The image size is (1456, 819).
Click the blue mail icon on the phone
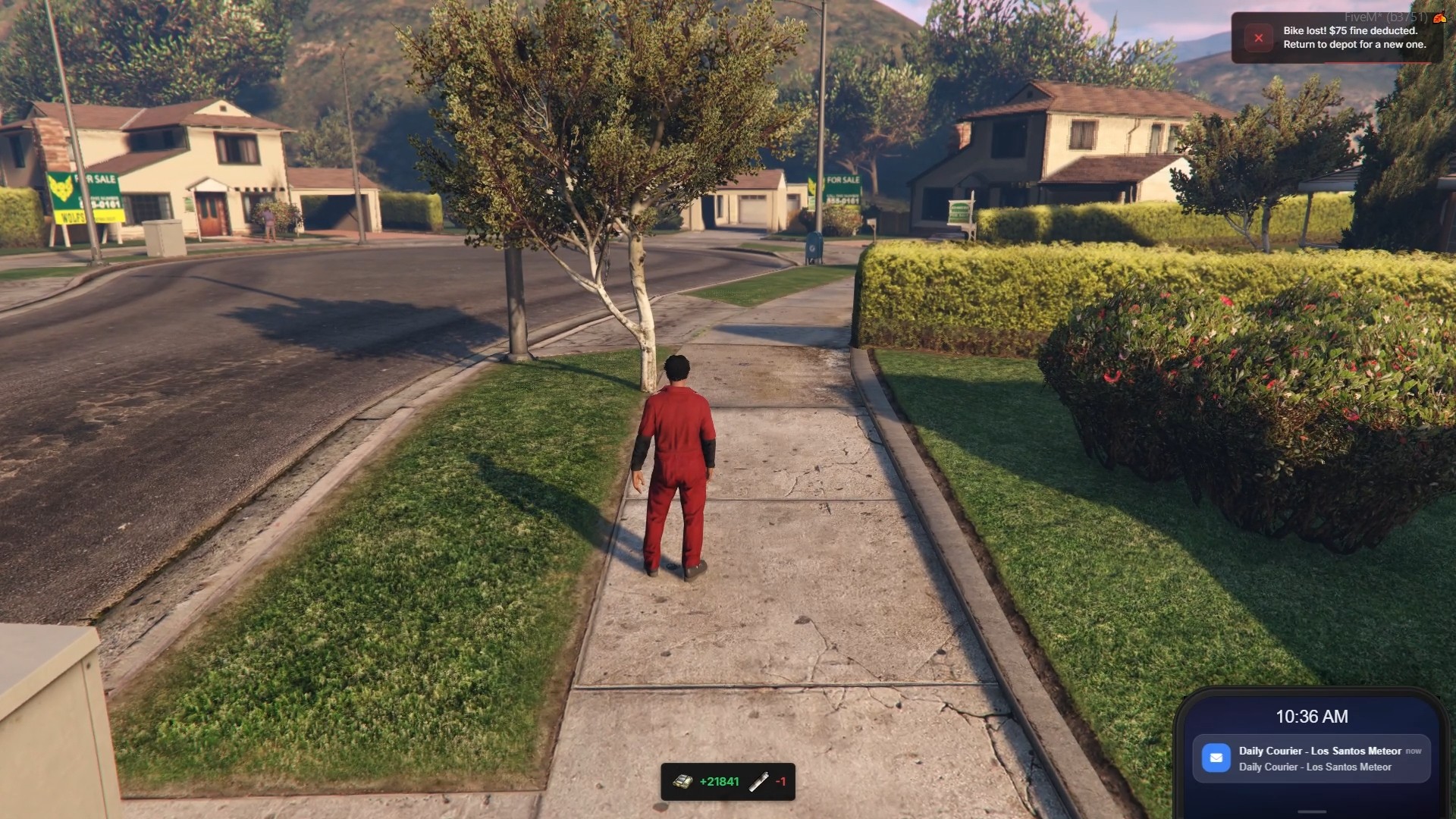[x=1216, y=758]
